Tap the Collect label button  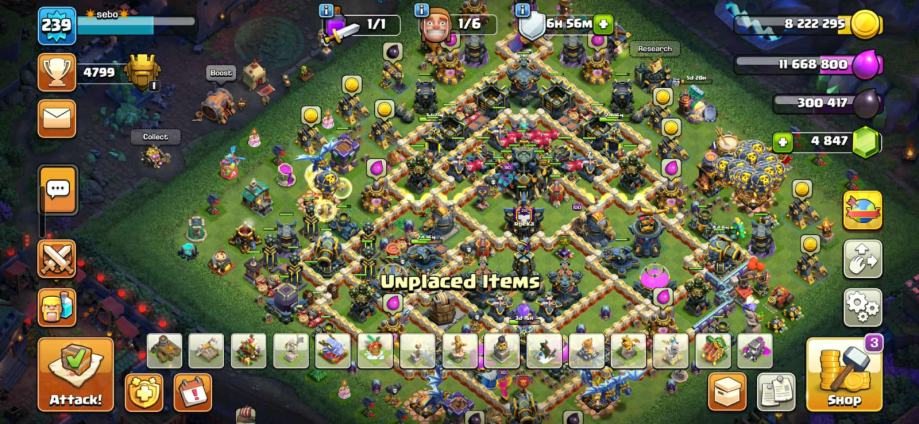155,137
